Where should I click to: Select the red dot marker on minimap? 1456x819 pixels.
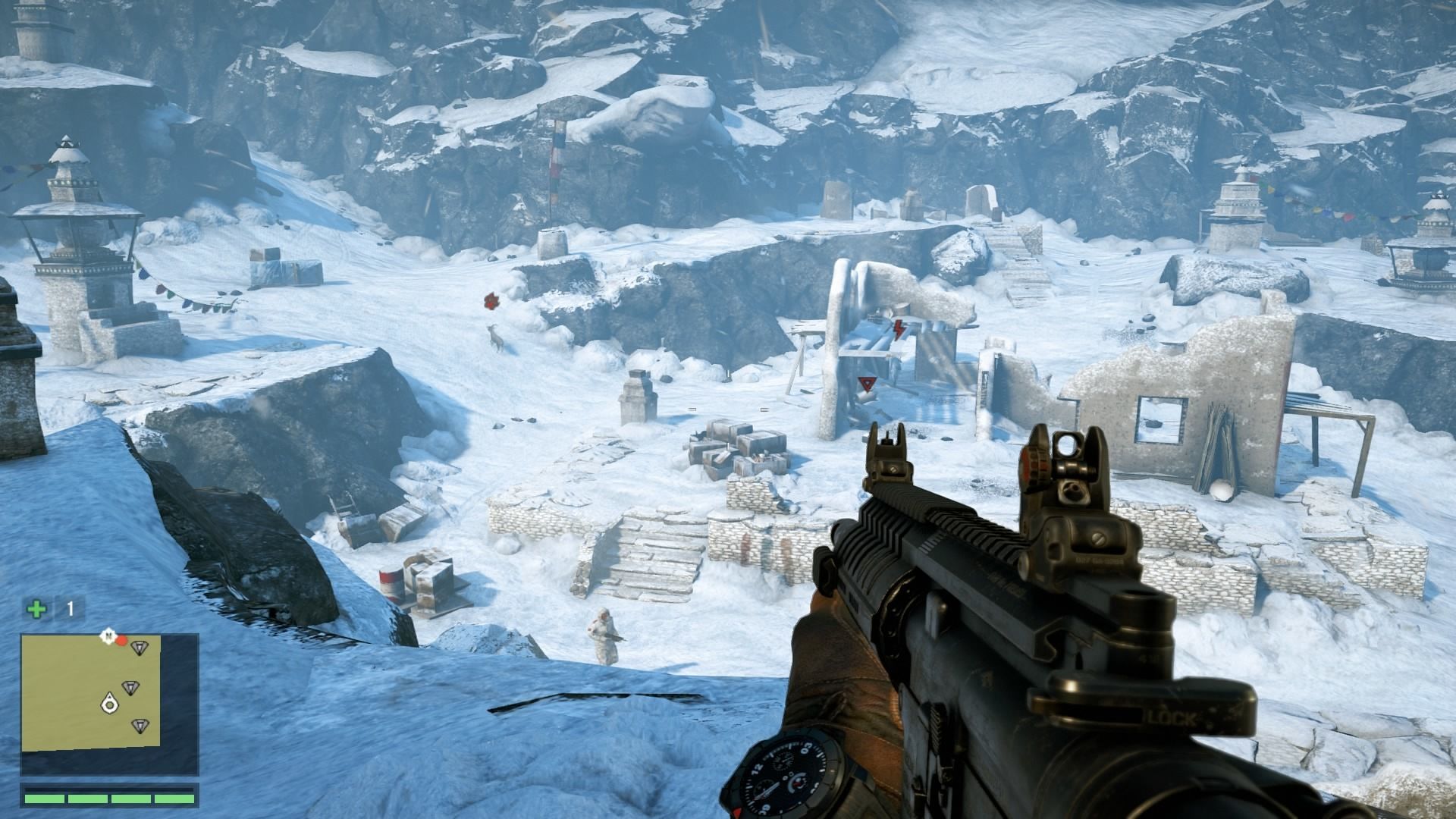click(x=121, y=641)
